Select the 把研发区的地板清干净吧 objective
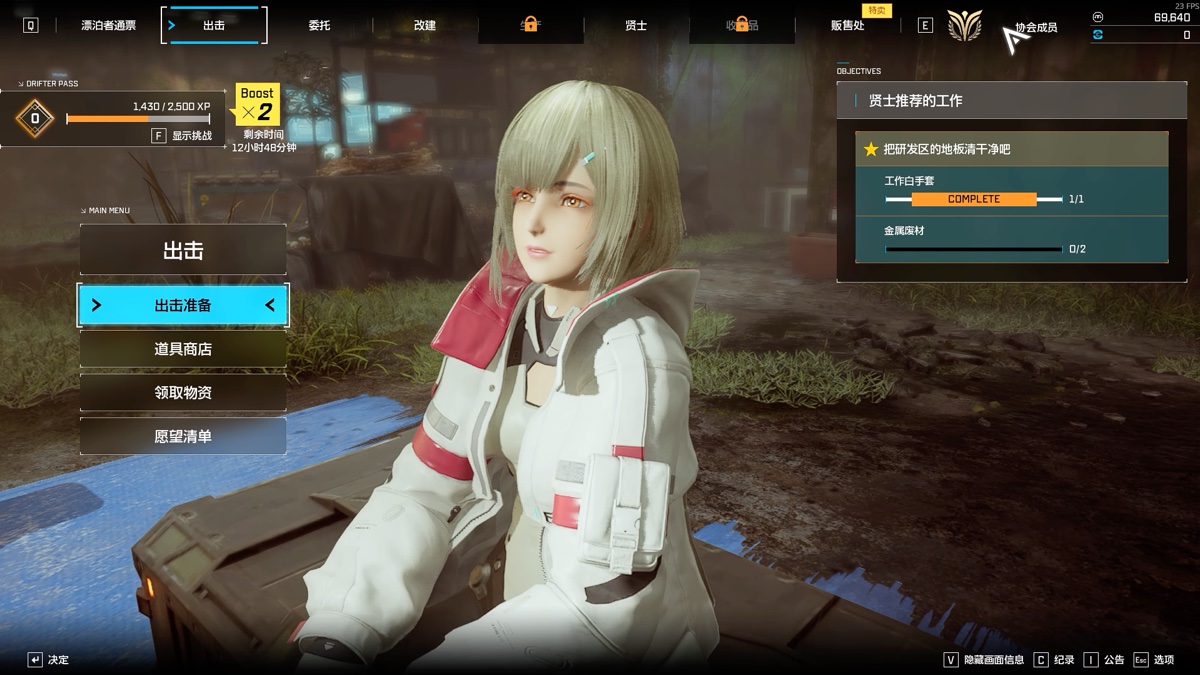 [1011, 149]
